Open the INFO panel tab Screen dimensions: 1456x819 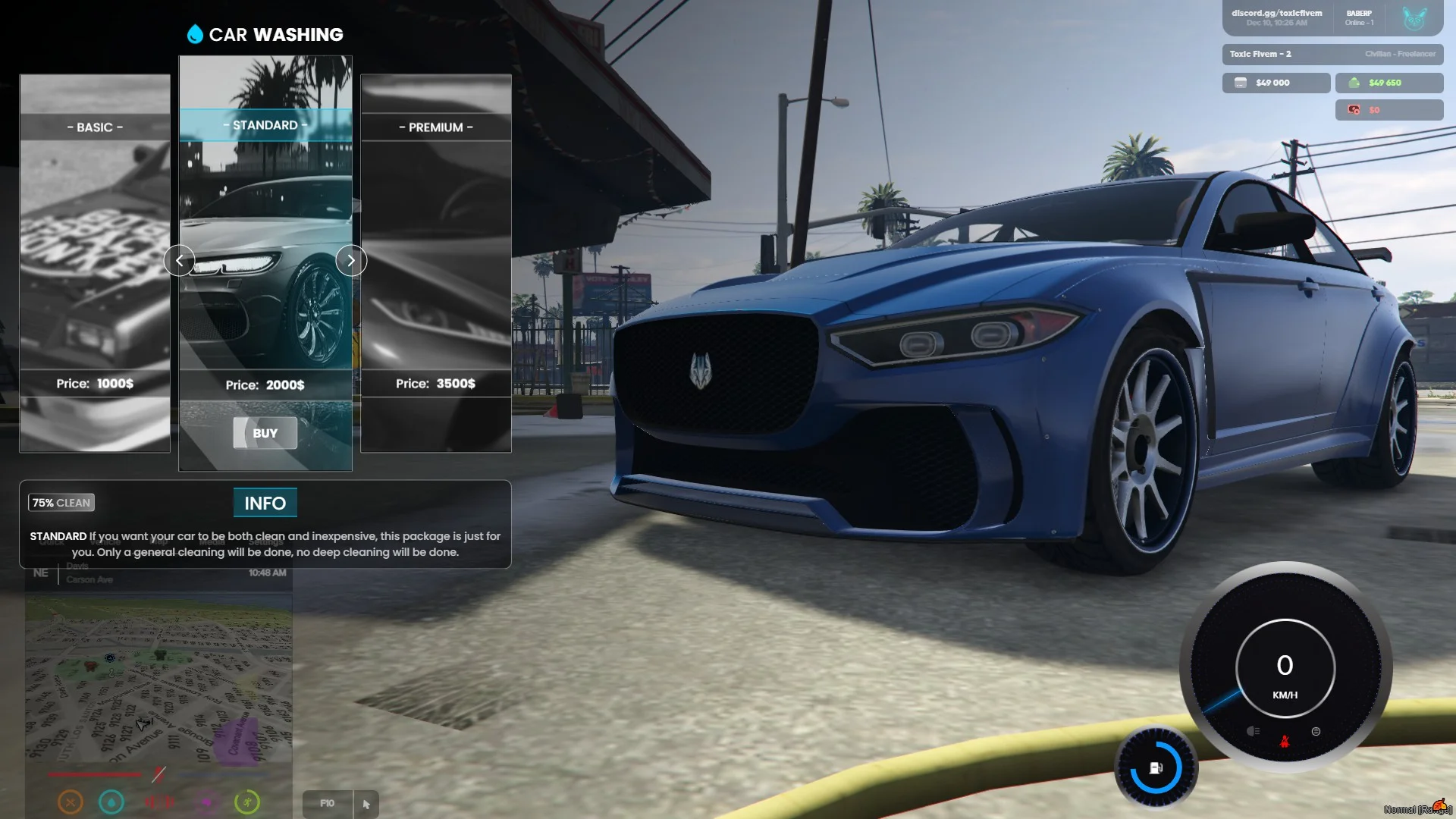click(265, 503)
